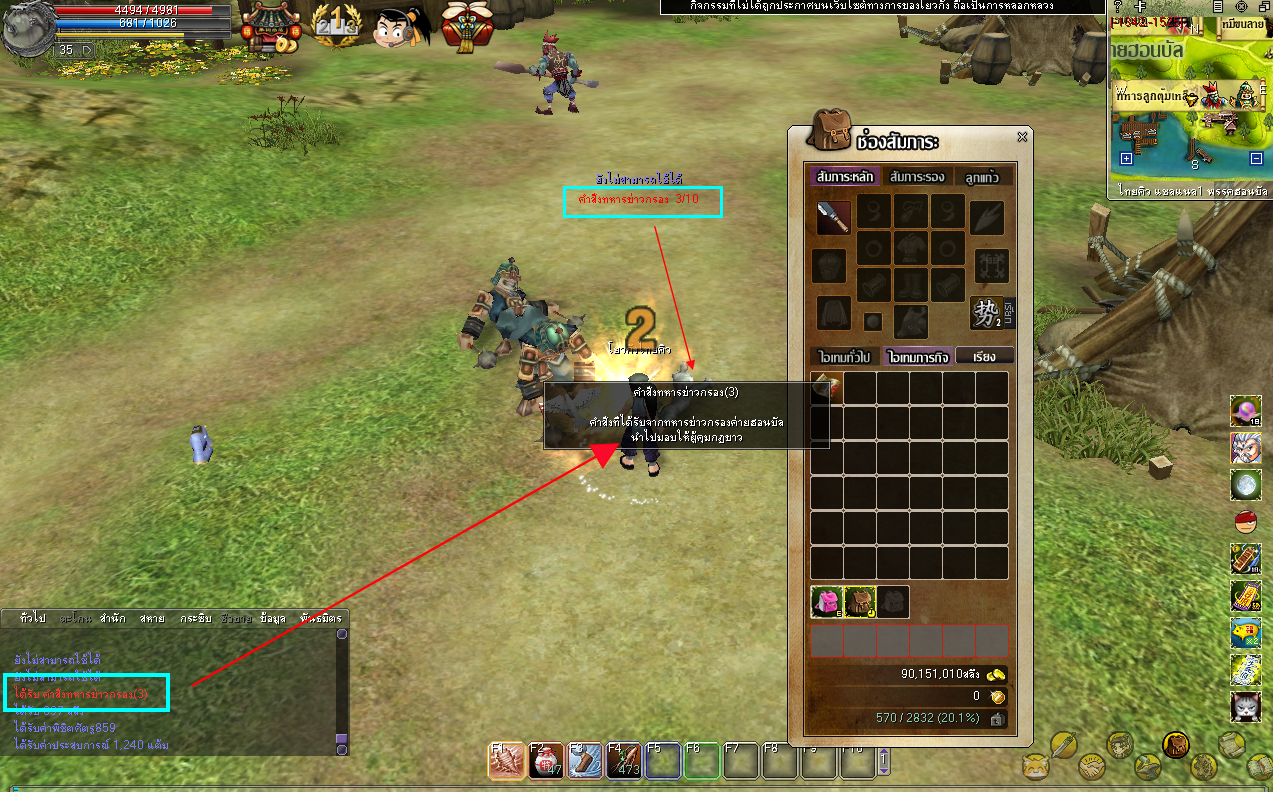This screenshot has height=792, width=1273.
Task: Select the พันธมิตร chat tab
Action: pyautogui.click(x=320, y=618)
